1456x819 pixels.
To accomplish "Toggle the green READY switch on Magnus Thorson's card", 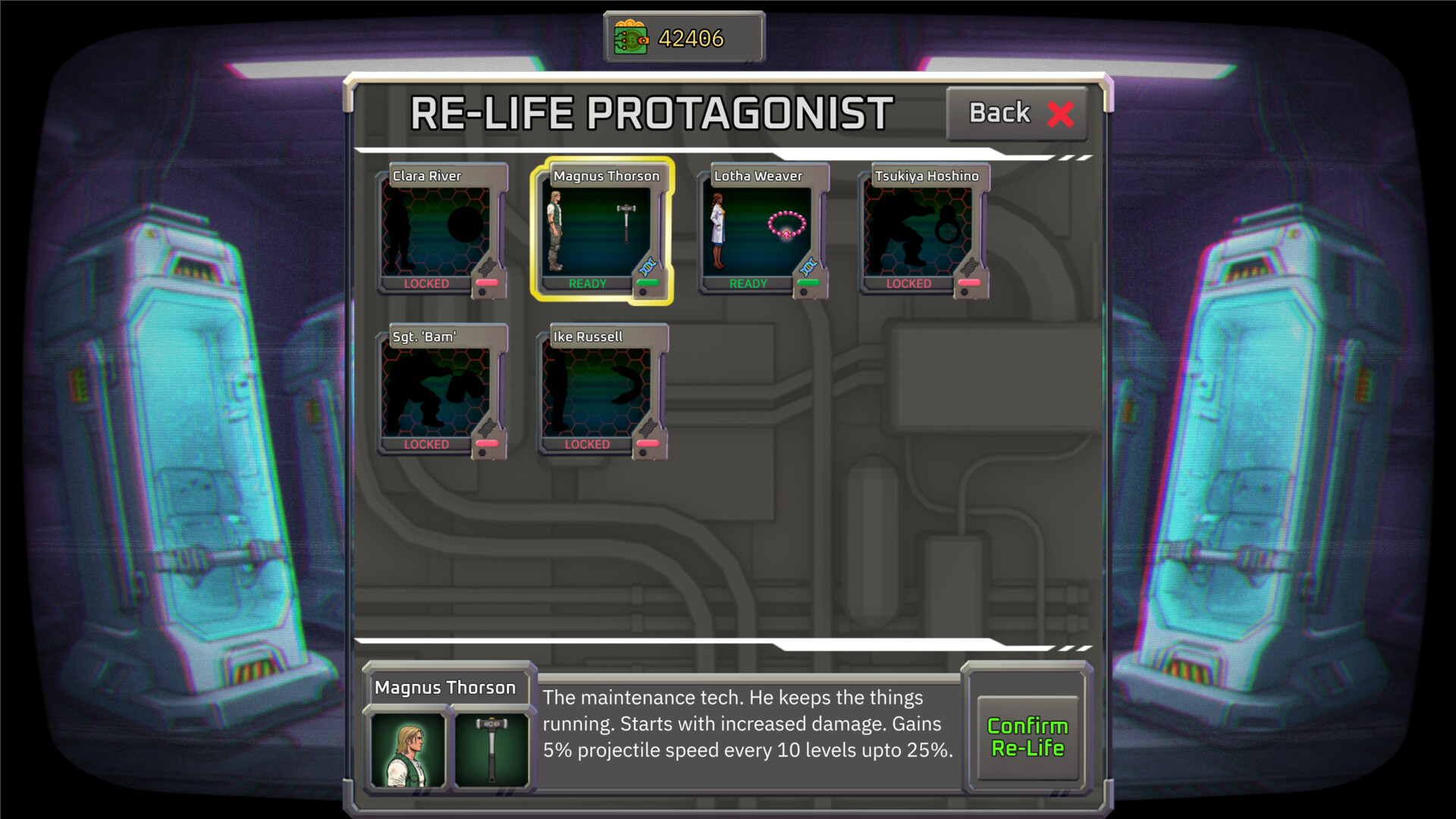I will coord(648,284).
